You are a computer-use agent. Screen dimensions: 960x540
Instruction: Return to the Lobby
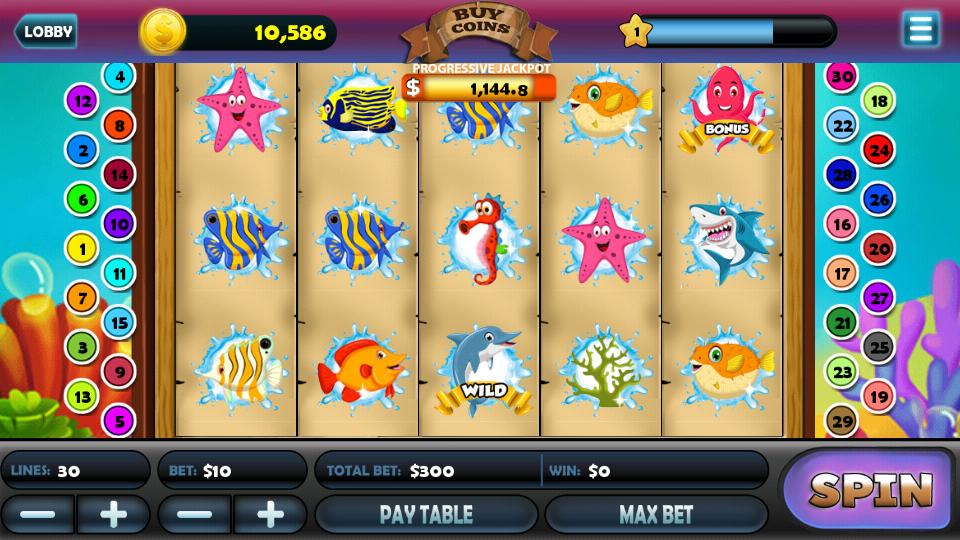[x=46, y=31]
